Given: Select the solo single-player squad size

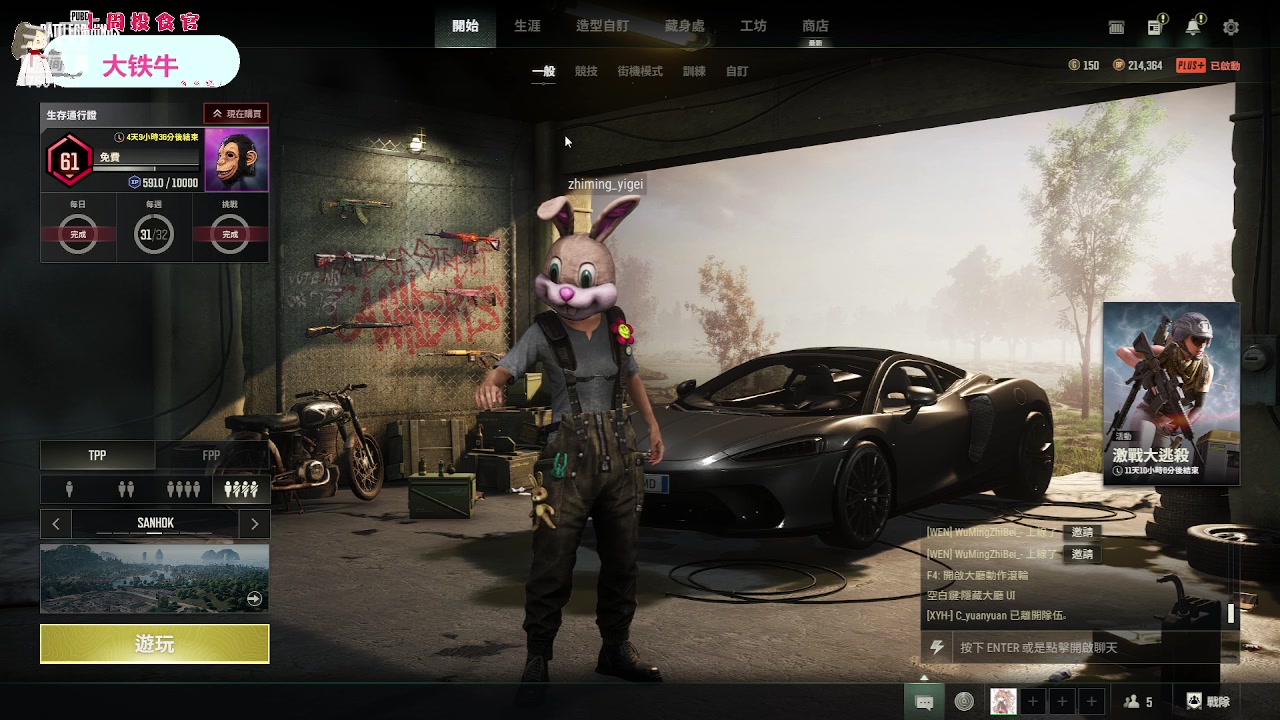Looking at the screenshot, I should click(69, 489).
